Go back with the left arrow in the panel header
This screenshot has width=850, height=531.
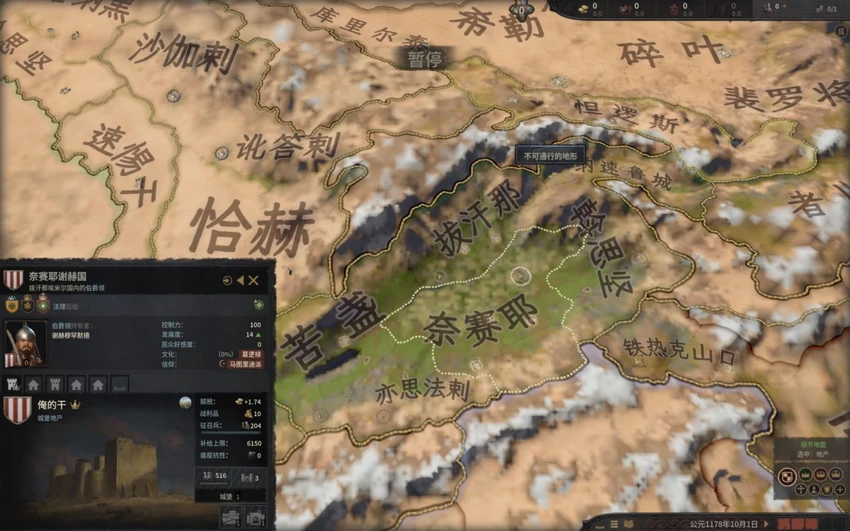tap(241, 281)
